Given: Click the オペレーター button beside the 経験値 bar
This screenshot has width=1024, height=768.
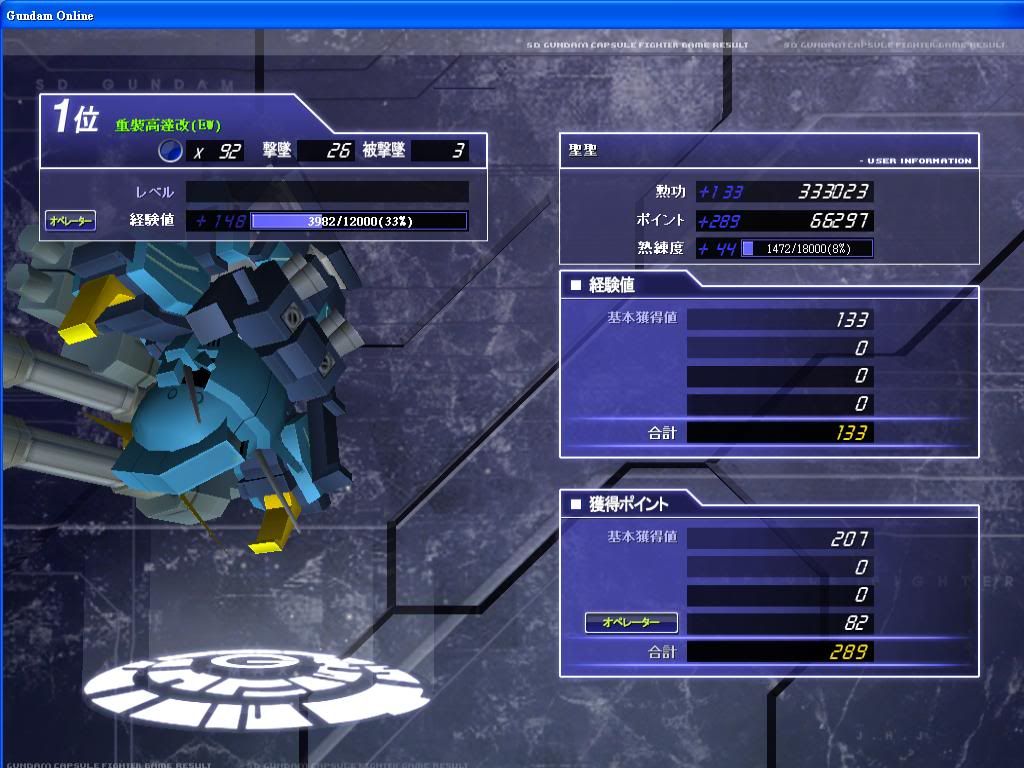Looking at the screenshot, I should pos(71,220).
